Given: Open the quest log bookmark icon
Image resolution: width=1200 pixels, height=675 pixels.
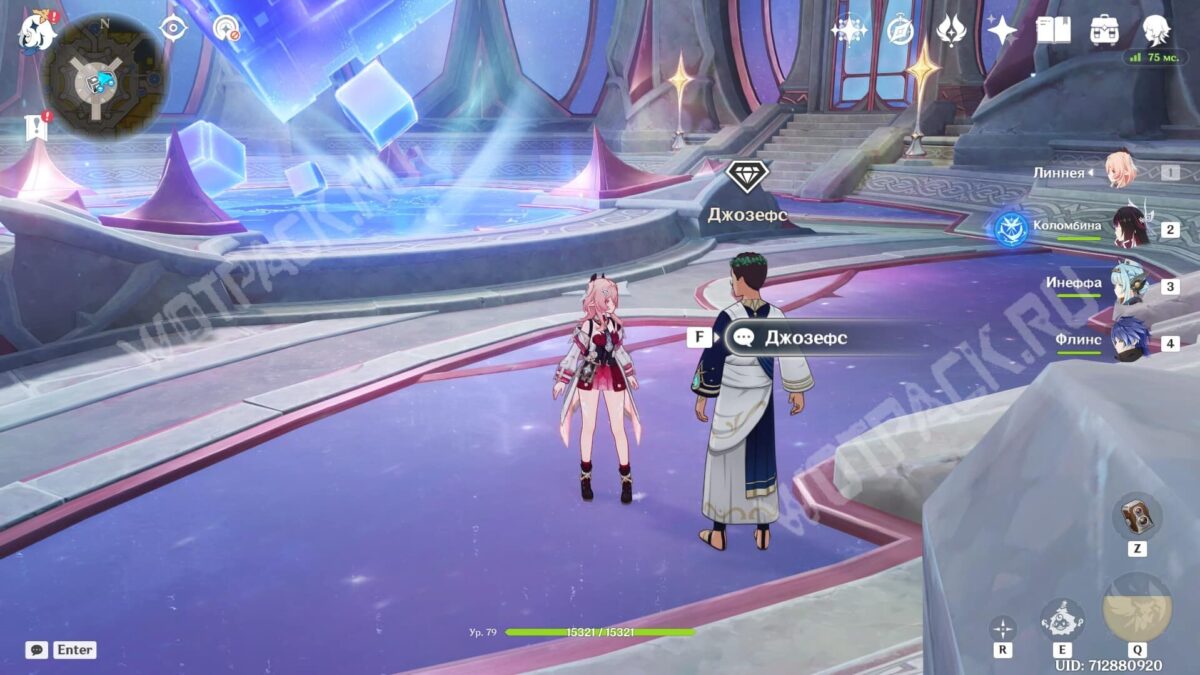Looking at the screenshot, I should tap(37, 127).
